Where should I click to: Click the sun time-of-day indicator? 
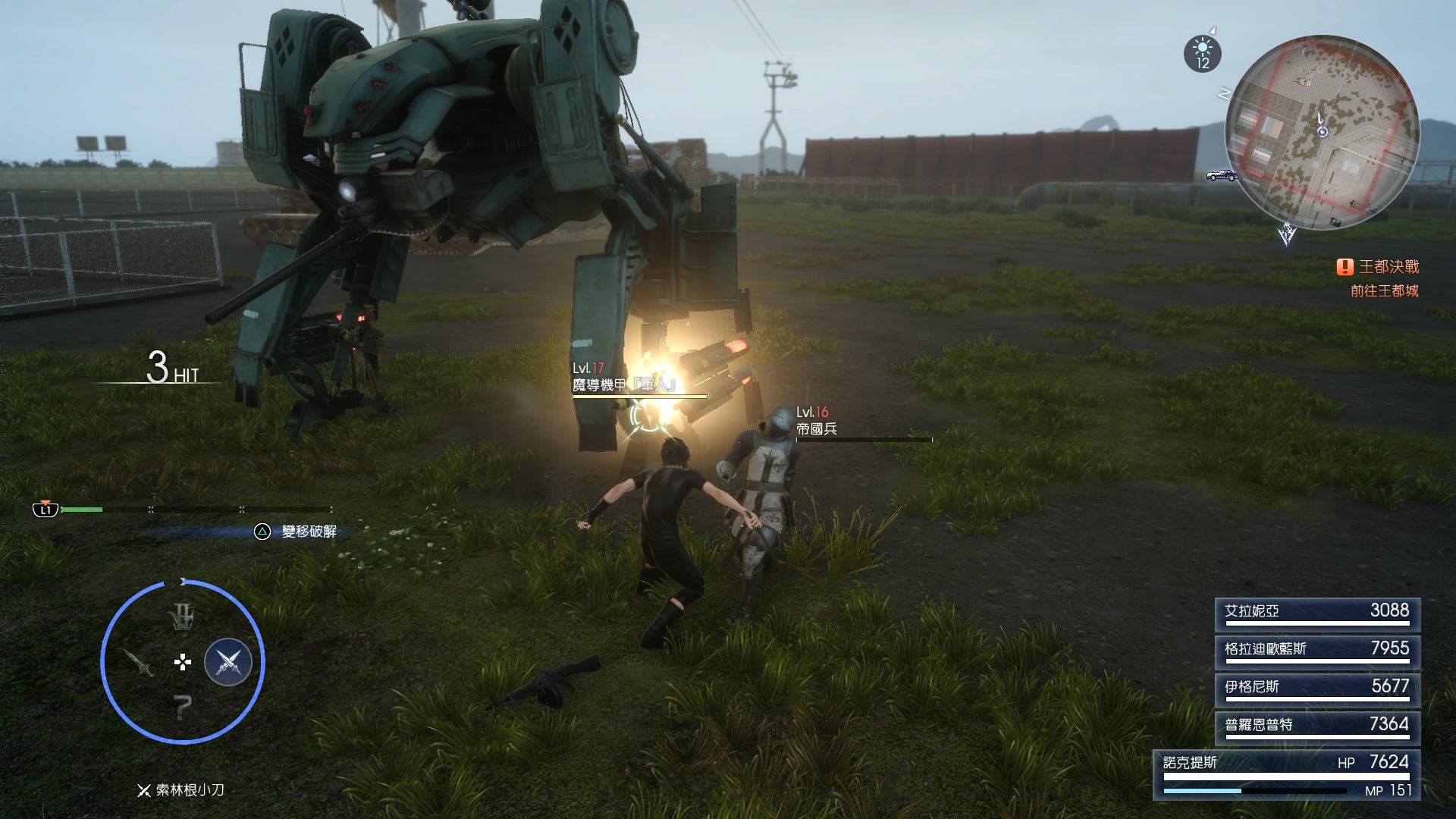[x=1202, y=54]
